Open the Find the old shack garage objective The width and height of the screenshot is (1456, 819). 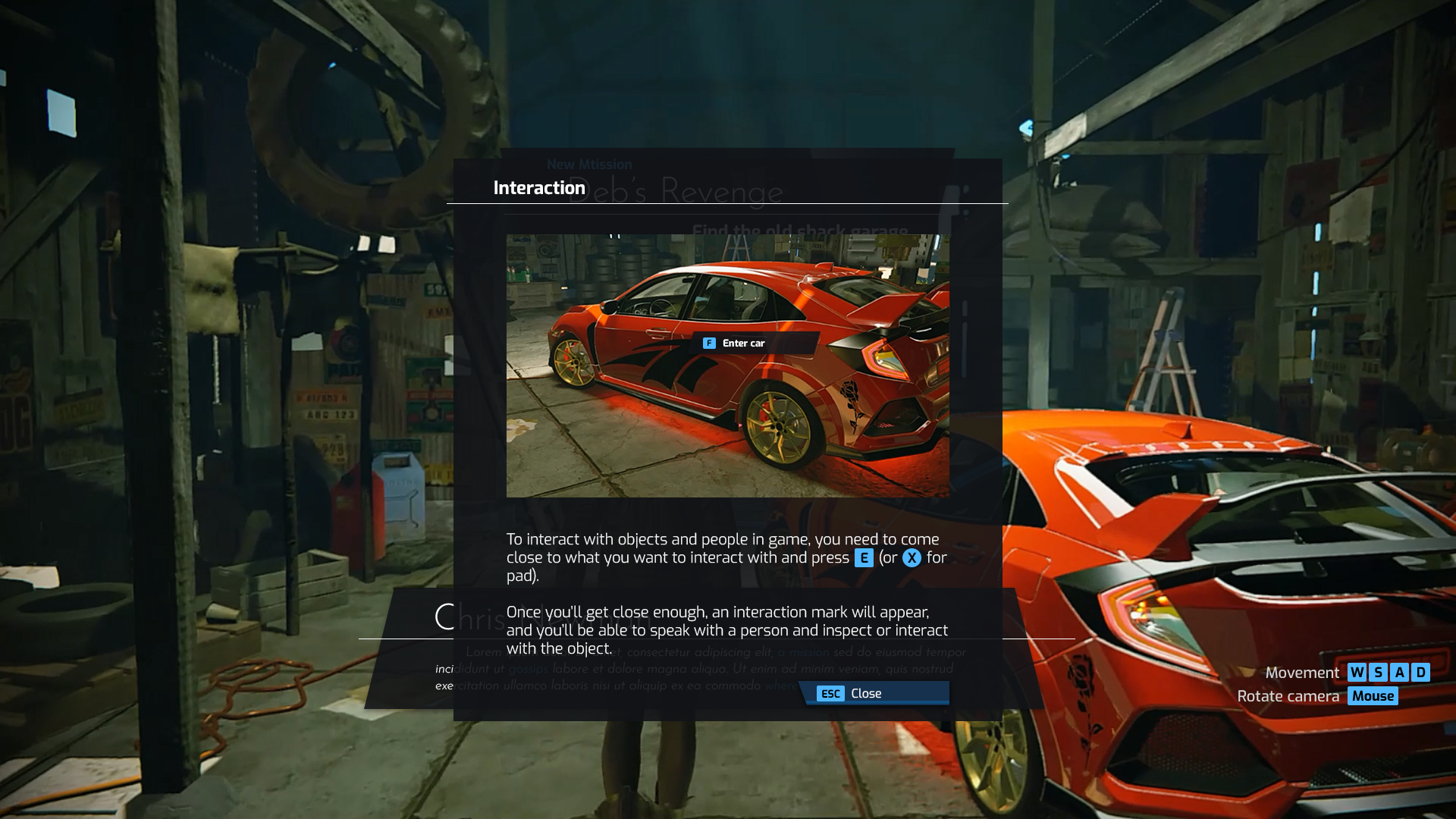click(x=799, y=229)
